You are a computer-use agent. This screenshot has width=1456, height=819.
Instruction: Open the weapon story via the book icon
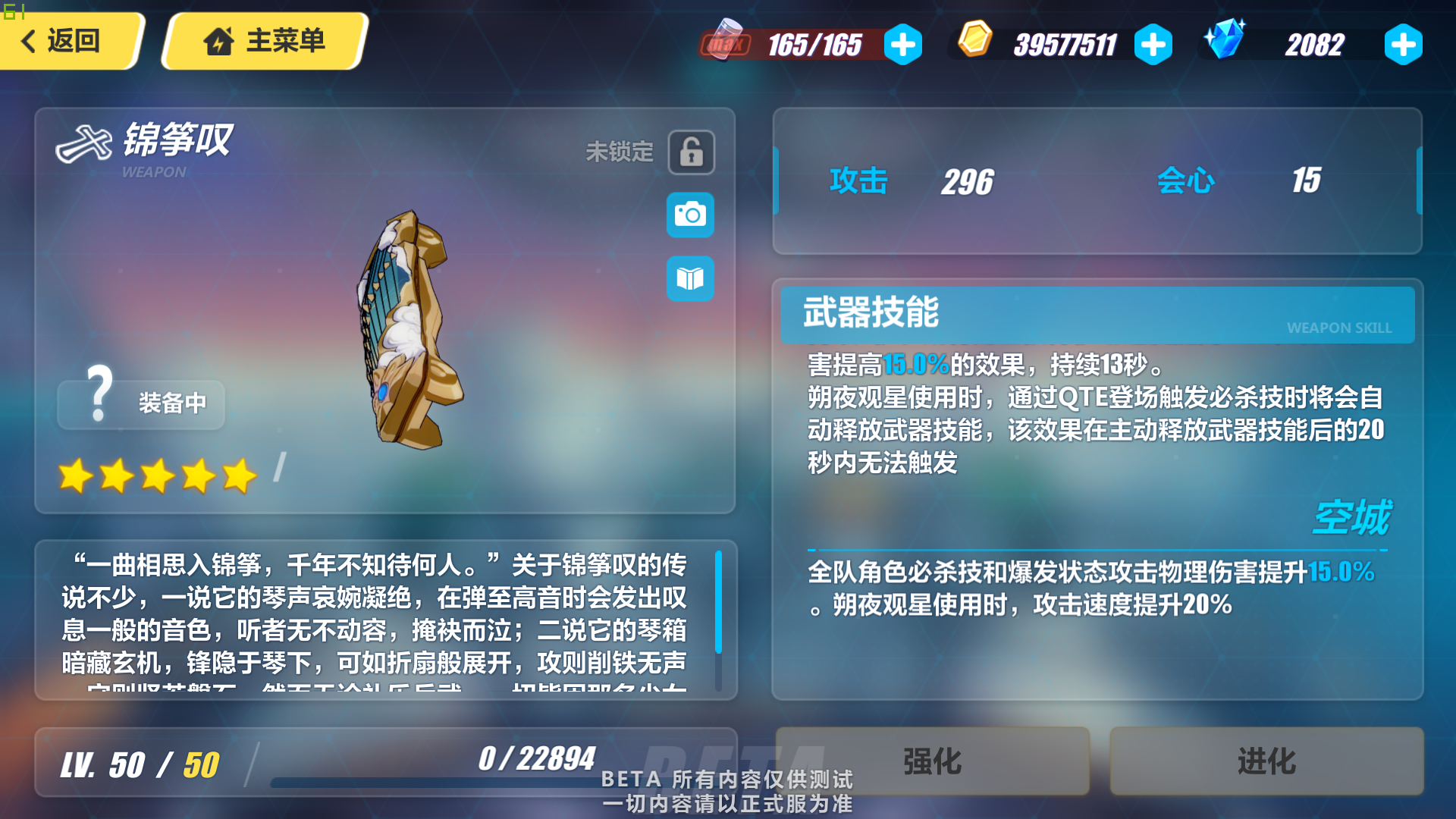click(690, 278)
